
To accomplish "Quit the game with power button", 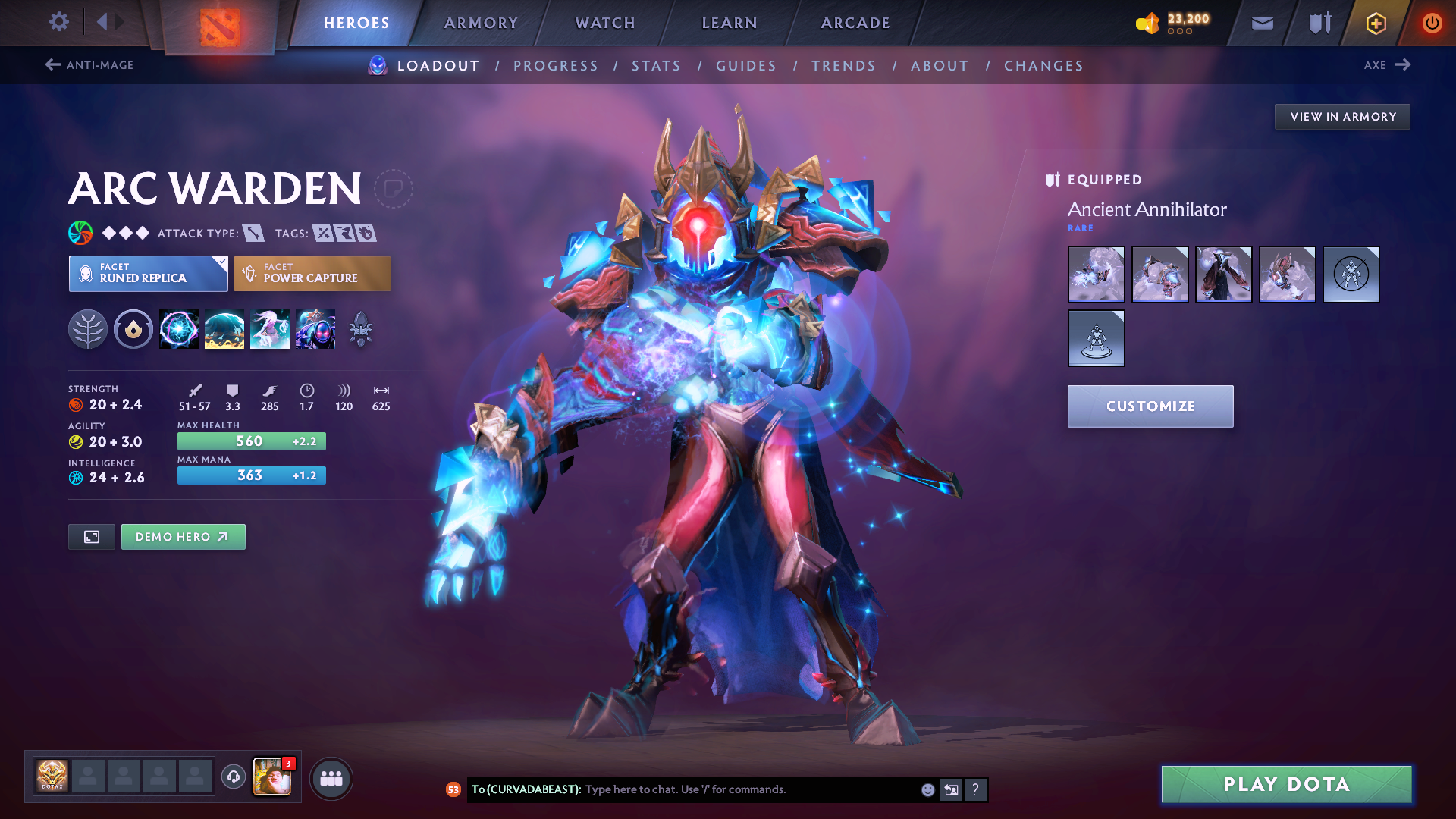I will (1432, 24).
